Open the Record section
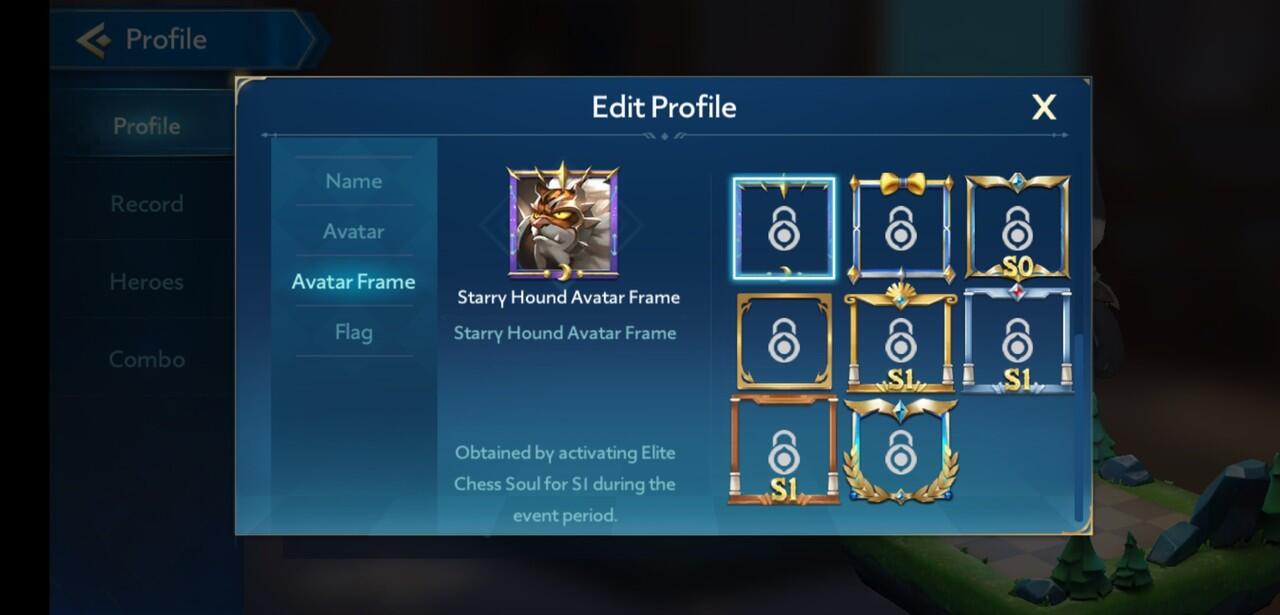The height and width of the screenshot is (615, 1280). coord(147,204)
